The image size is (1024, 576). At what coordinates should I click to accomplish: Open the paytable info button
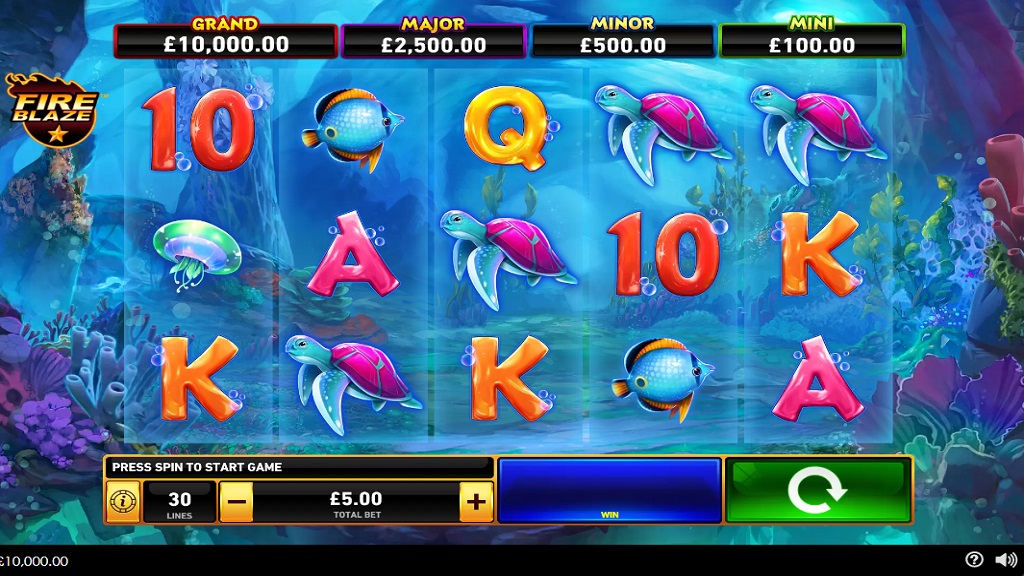coord(123,501)
